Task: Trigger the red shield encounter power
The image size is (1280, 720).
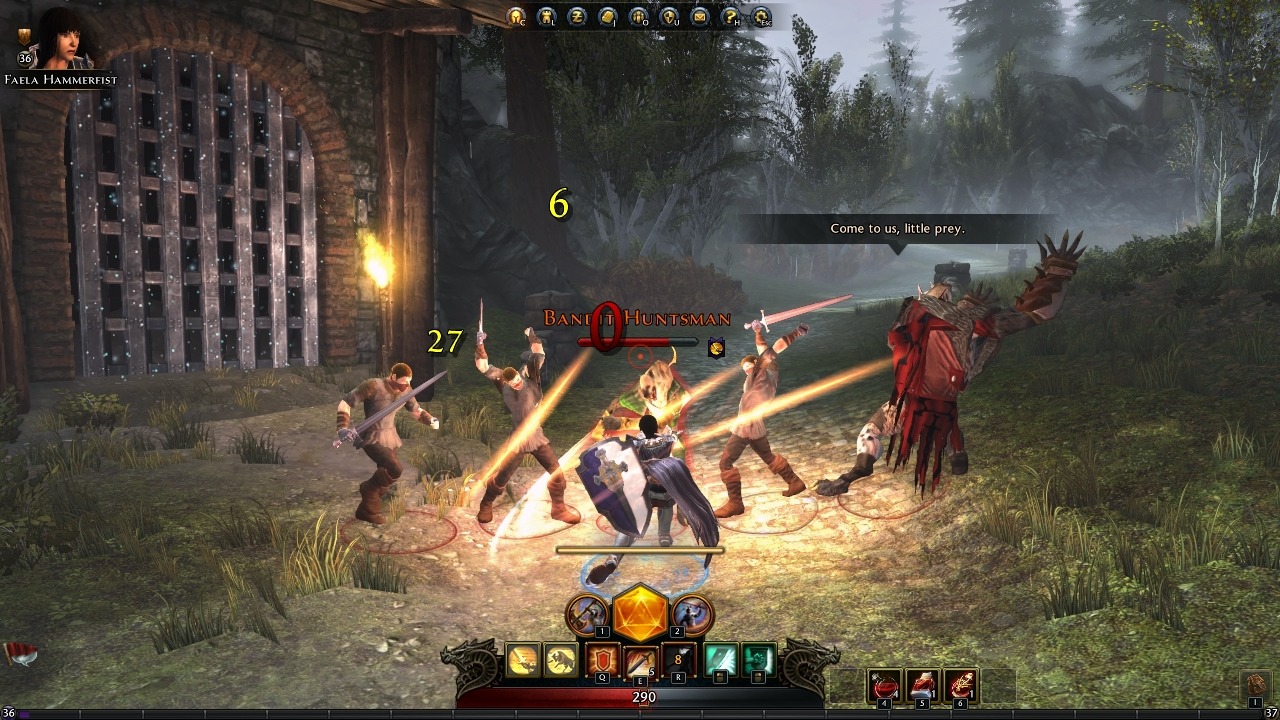Action: (603, 658)
